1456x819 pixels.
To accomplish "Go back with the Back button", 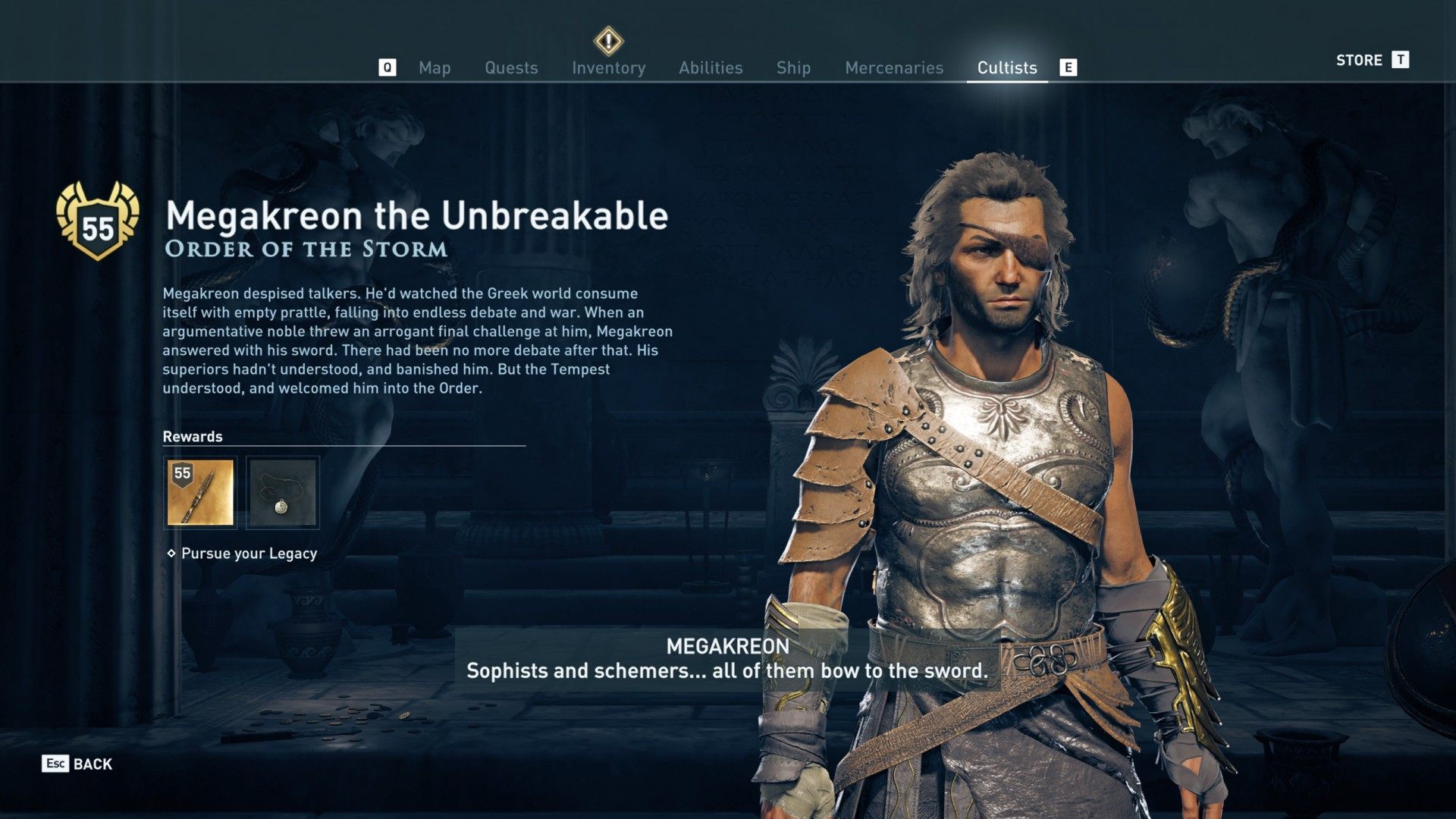I will [77, 764].
